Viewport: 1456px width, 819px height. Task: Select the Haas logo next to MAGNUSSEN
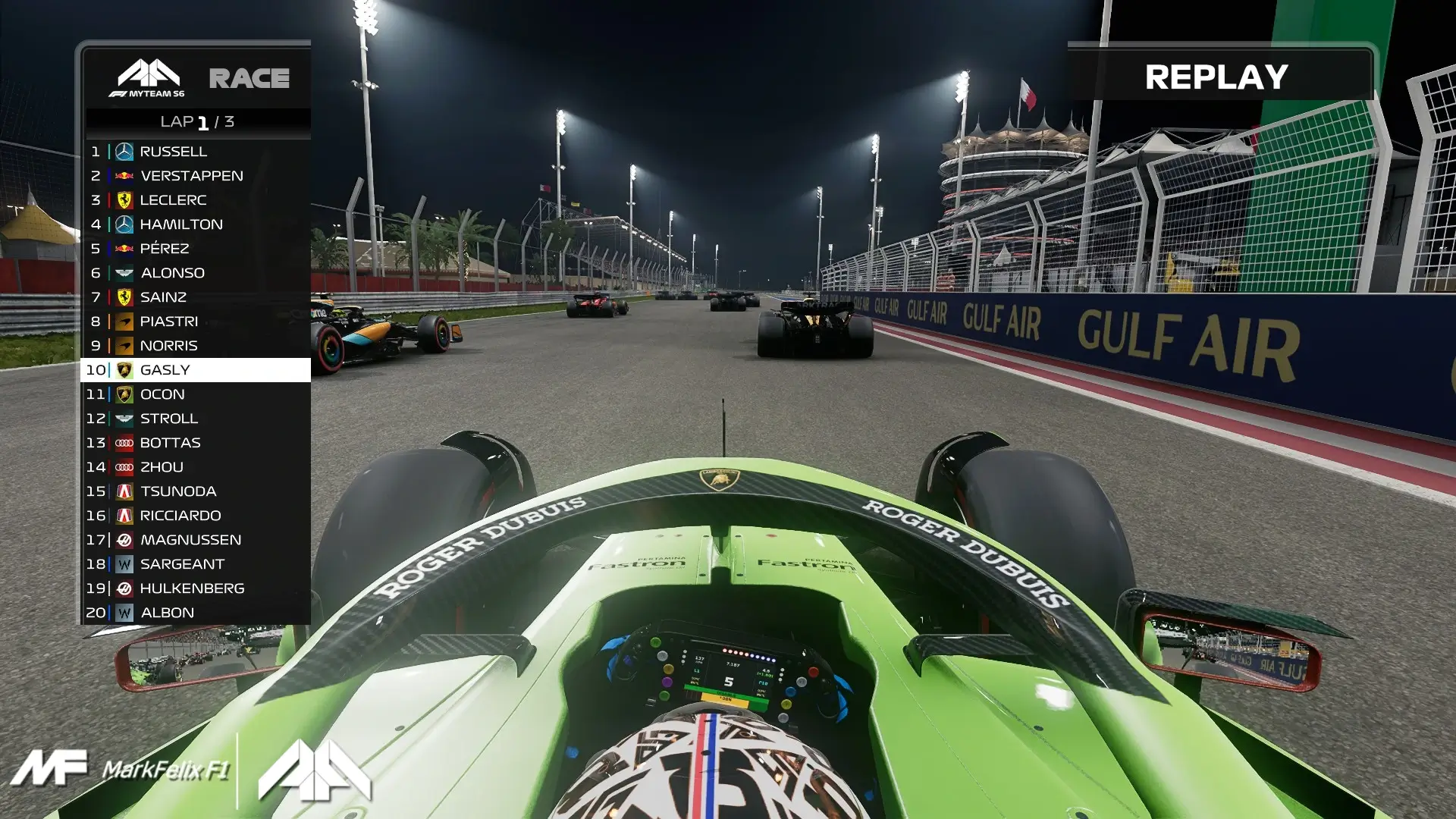123,539
